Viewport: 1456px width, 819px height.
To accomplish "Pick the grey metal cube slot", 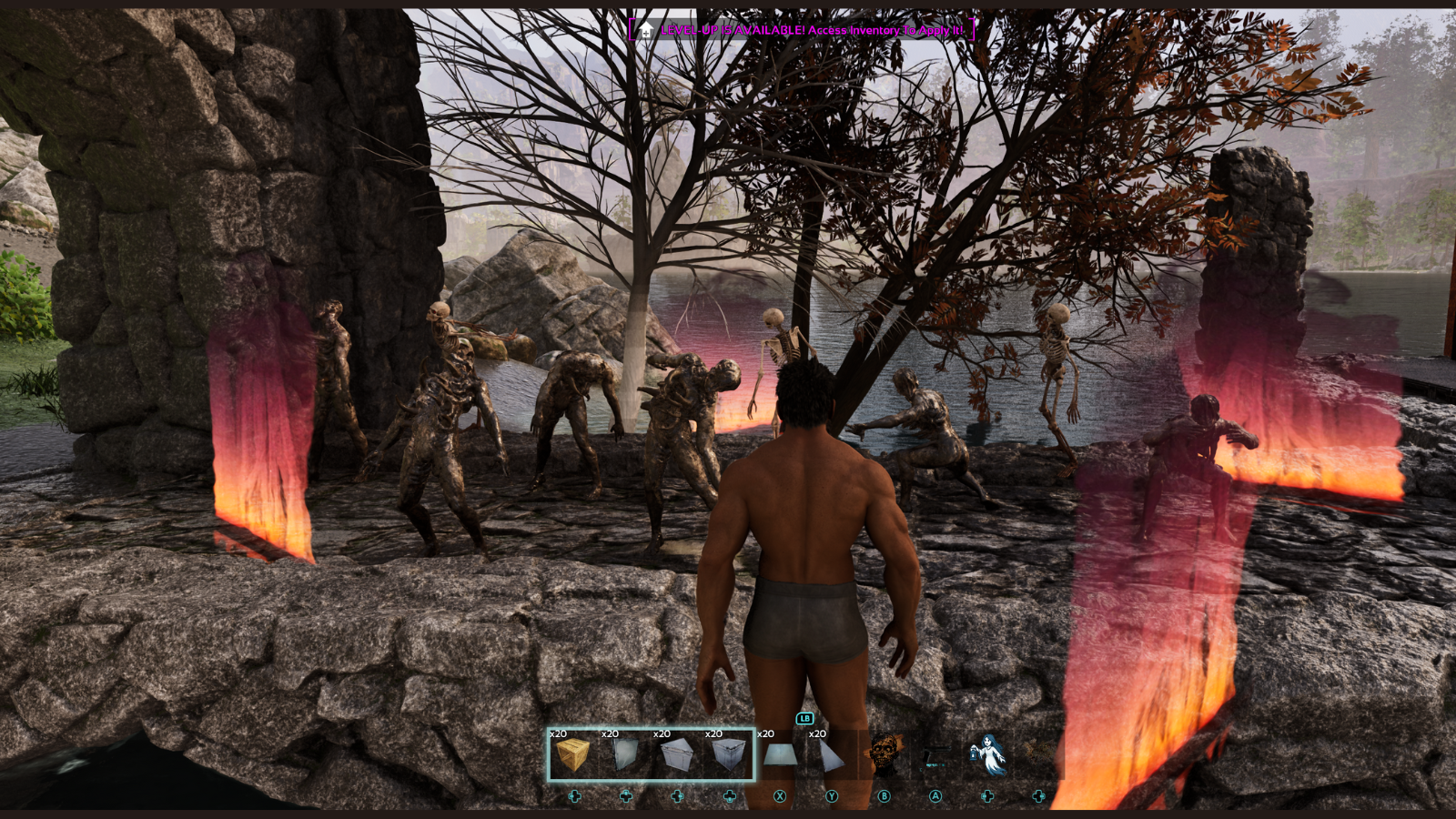I will (729, 754).
